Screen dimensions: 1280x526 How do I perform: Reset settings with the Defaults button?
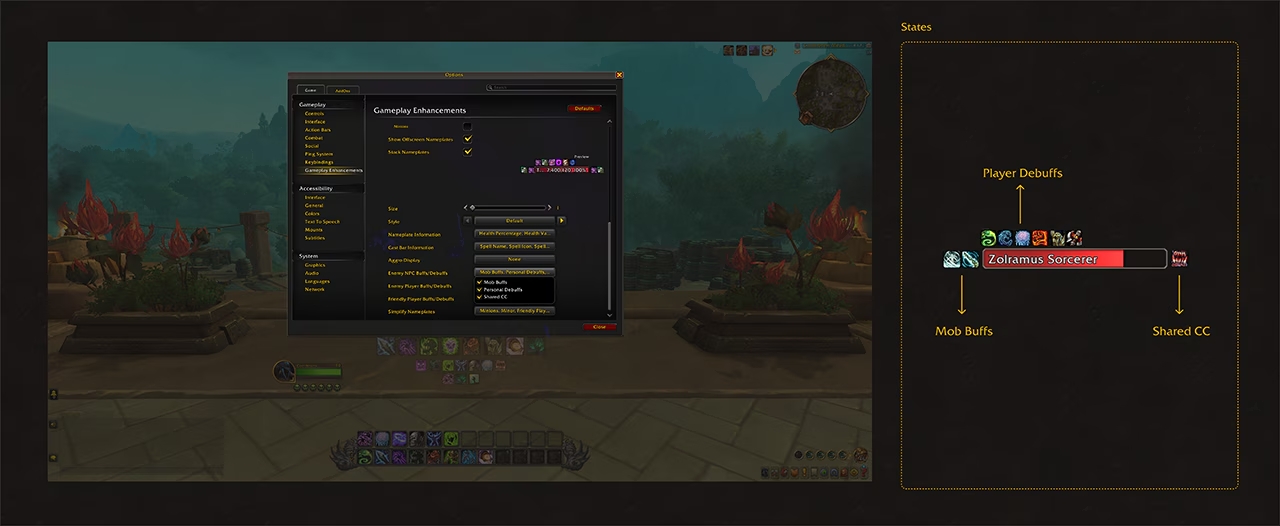(584, 108)
